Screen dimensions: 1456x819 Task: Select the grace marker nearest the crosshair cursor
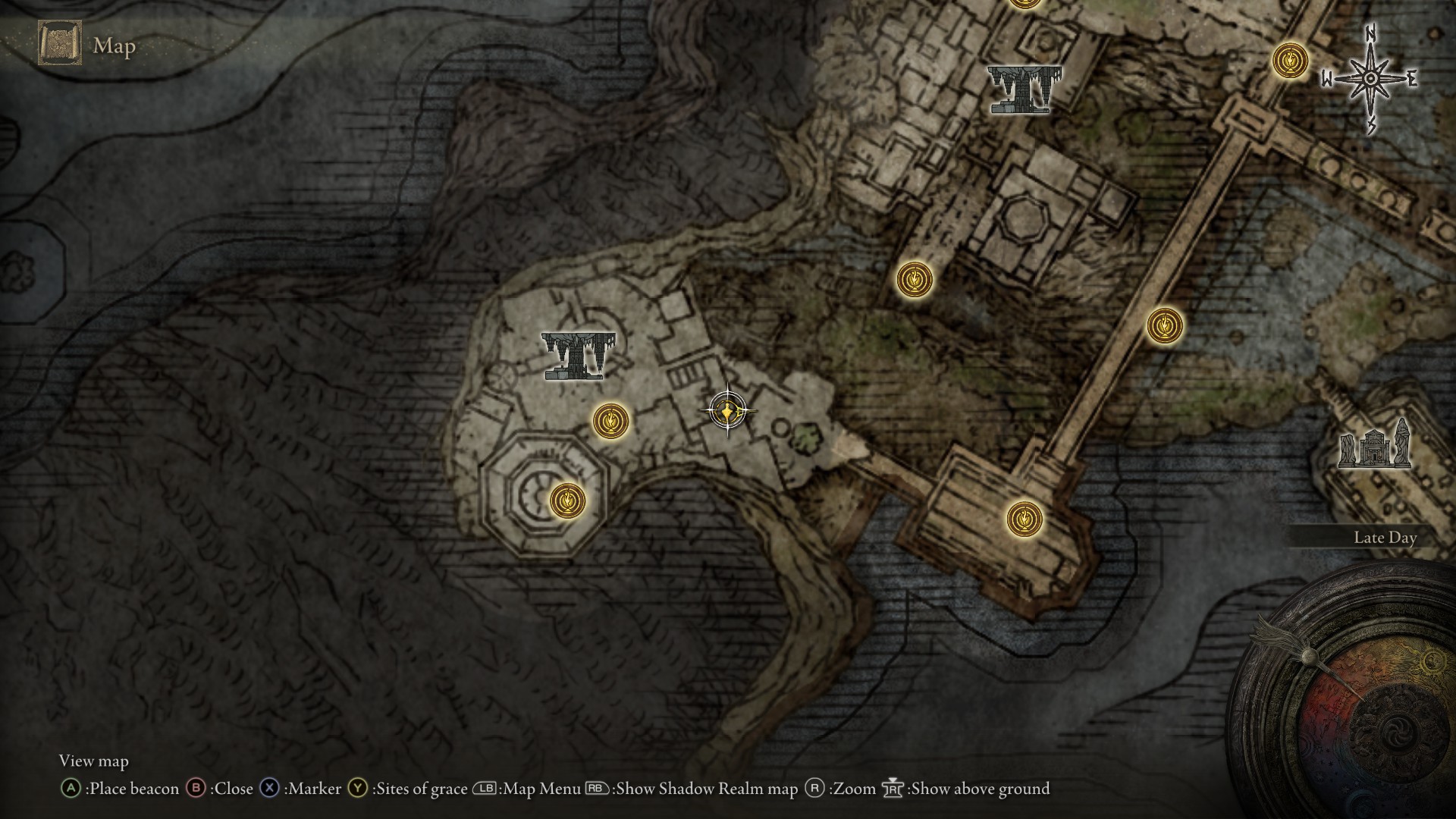click(610, 420)
